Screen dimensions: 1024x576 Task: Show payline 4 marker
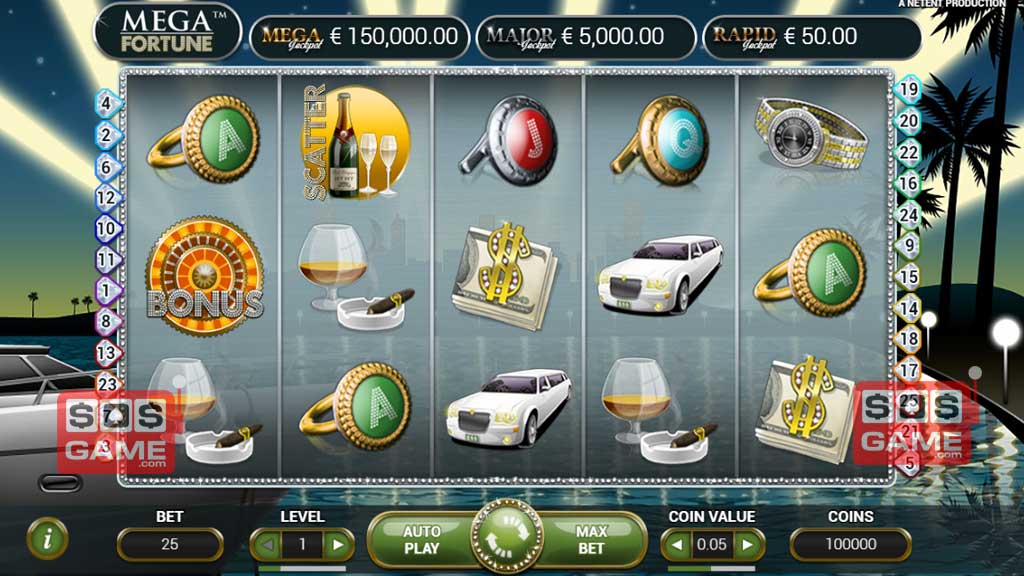(x=107, y=102)
